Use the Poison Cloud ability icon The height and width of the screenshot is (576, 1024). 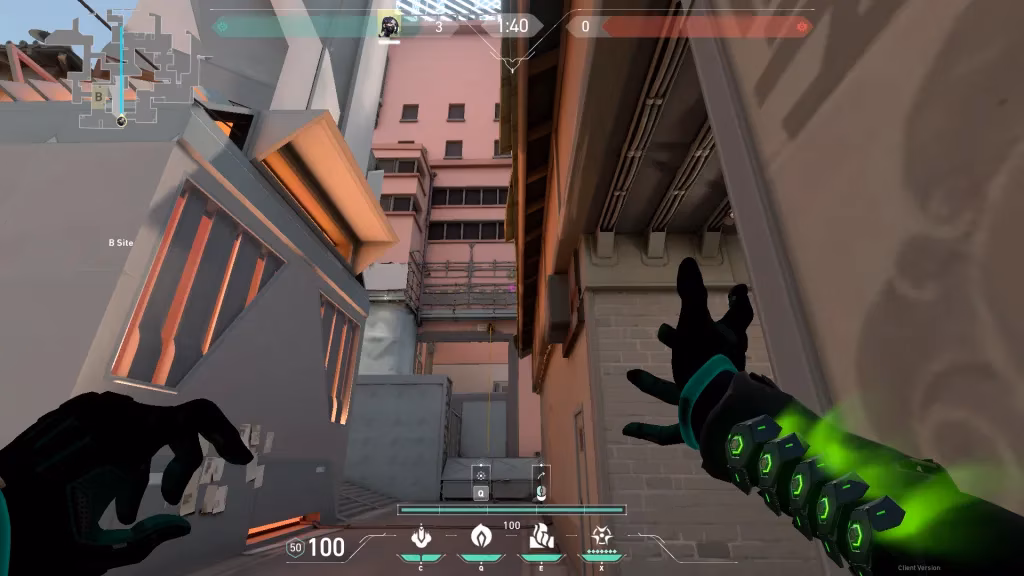coord(478,537)
